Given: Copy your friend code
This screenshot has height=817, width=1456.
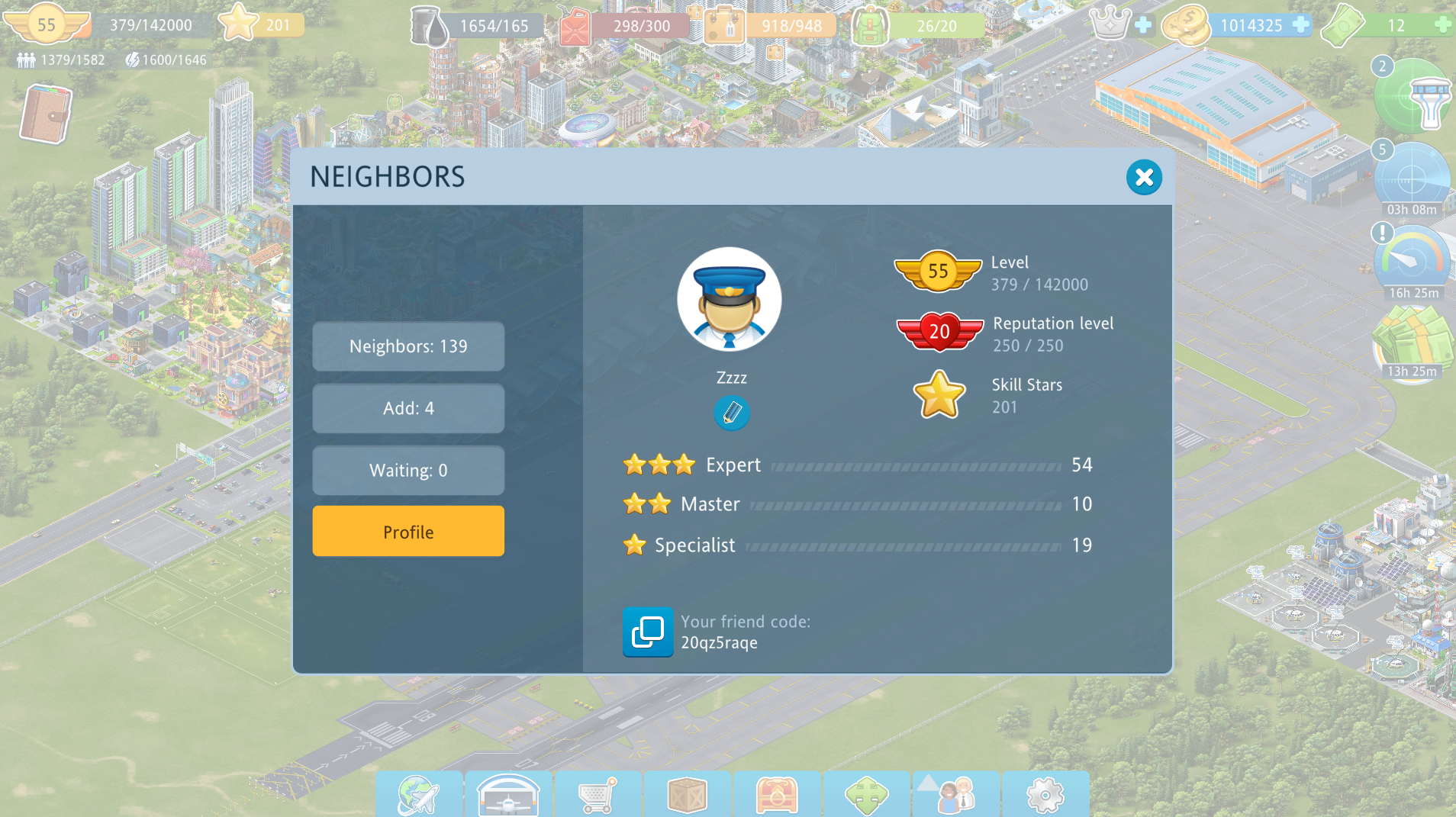Looking at the screenshot, I should pyautogui.click(x=648, y=632).
